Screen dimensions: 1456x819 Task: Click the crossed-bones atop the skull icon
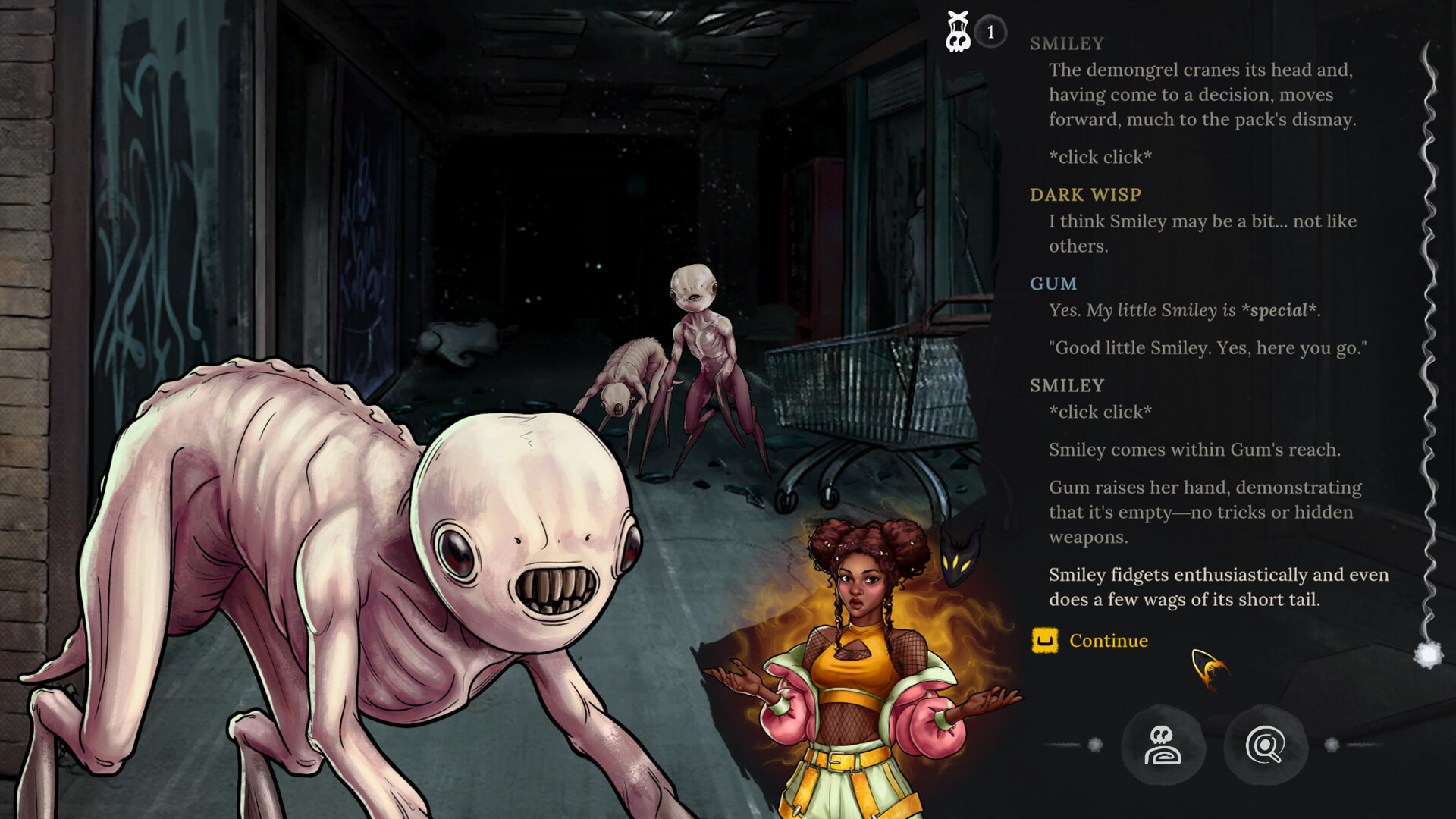[x=957, y=17]
